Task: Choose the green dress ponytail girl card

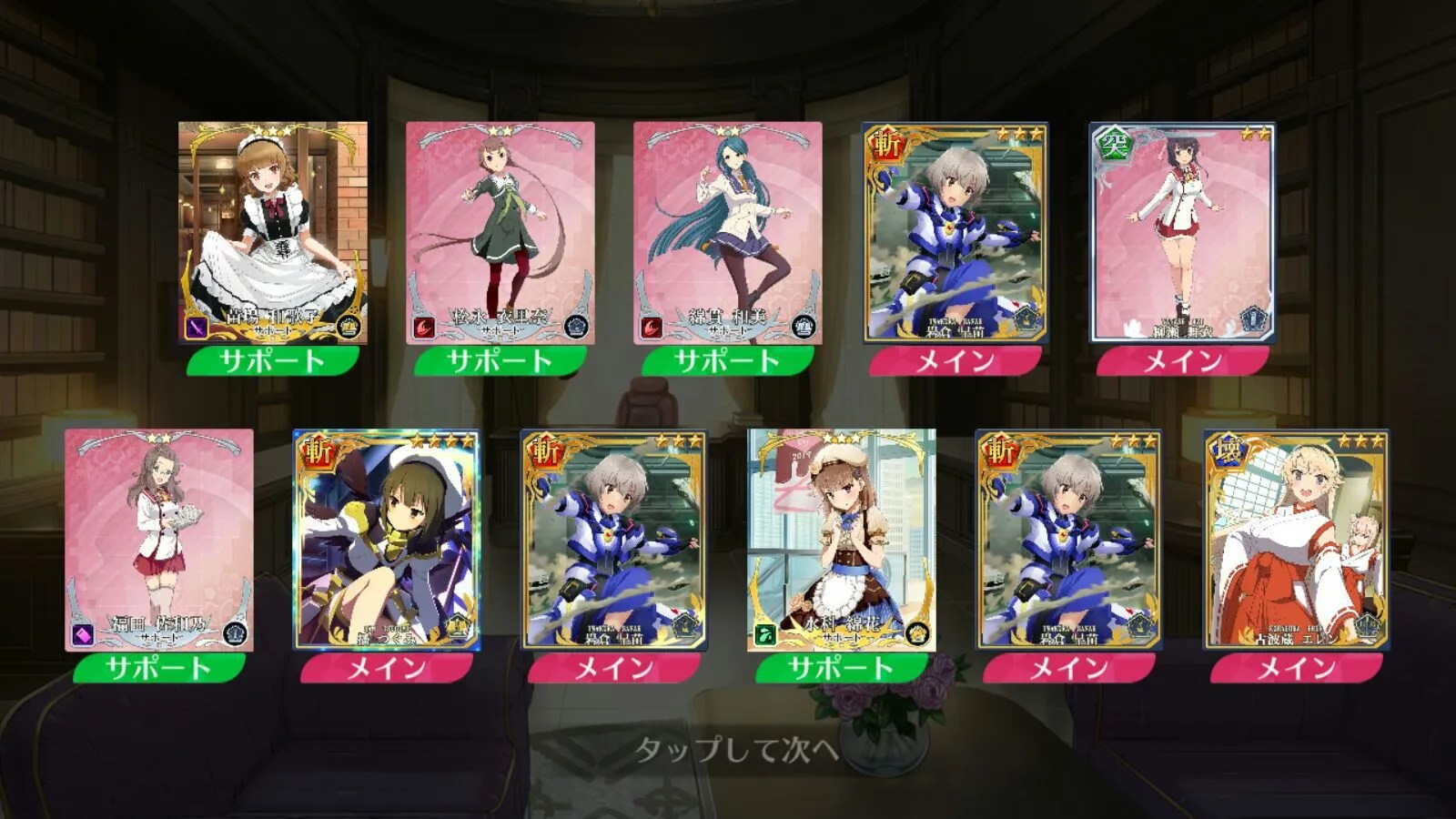Action: click(x=500, y=233)
